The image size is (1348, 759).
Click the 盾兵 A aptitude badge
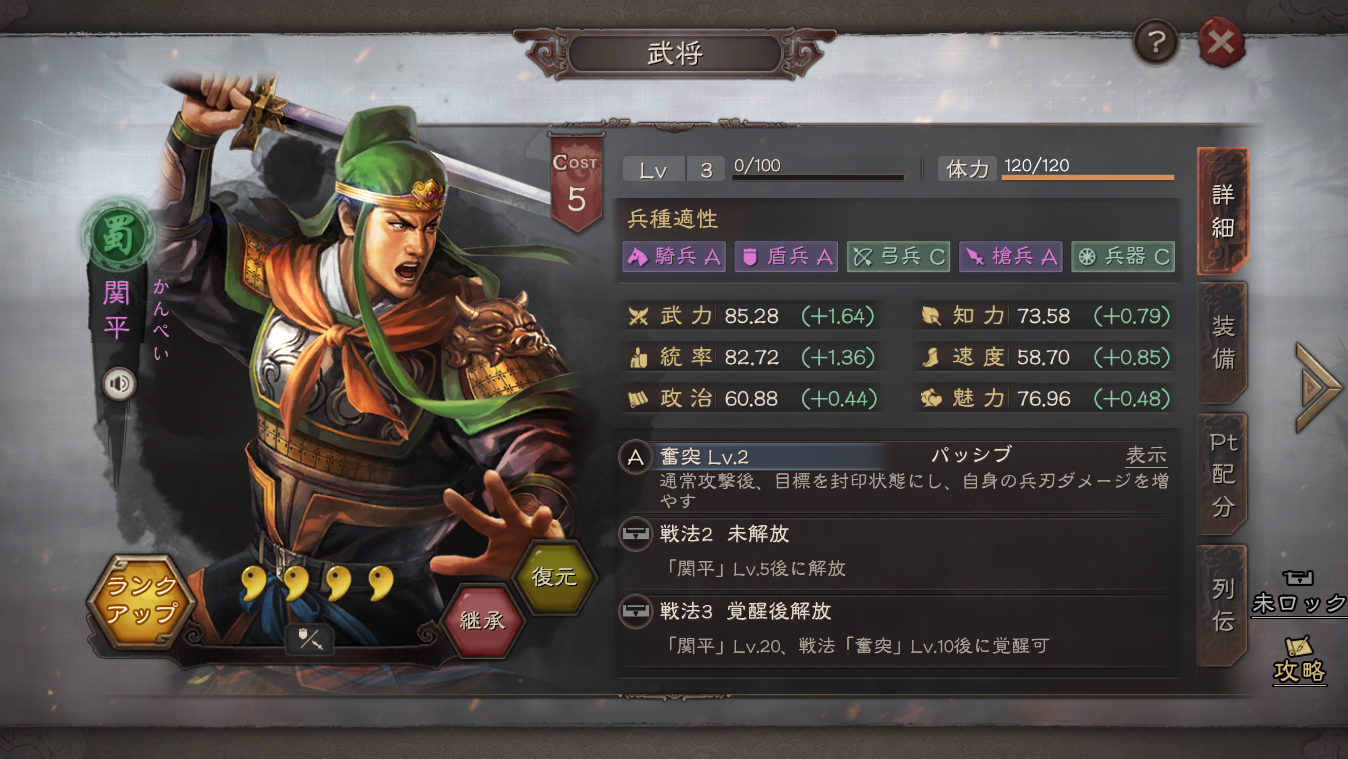(x=786, y=256)
